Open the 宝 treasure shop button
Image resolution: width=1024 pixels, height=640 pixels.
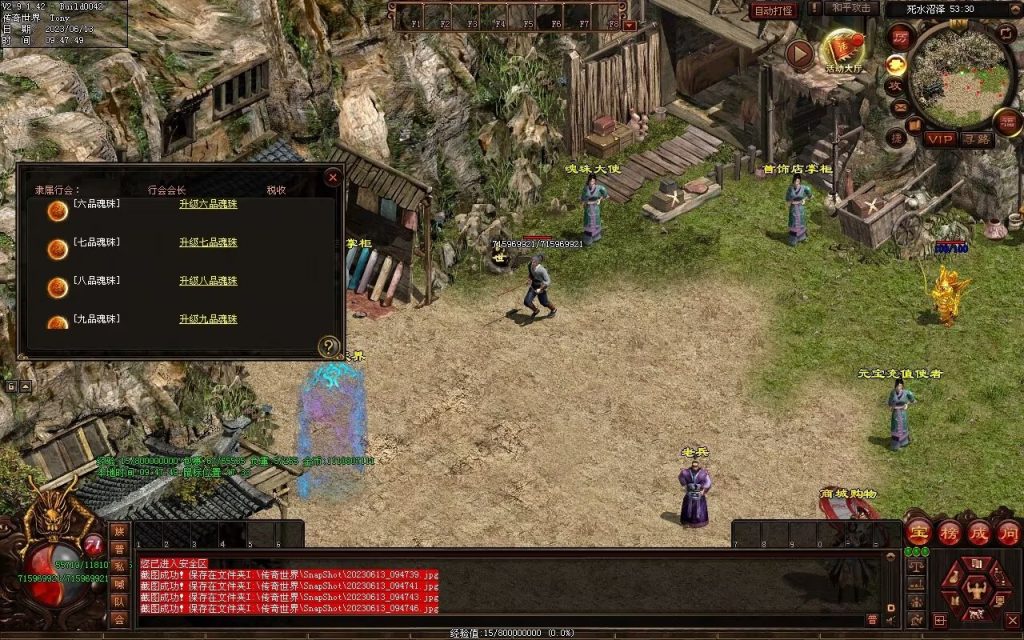919,532
